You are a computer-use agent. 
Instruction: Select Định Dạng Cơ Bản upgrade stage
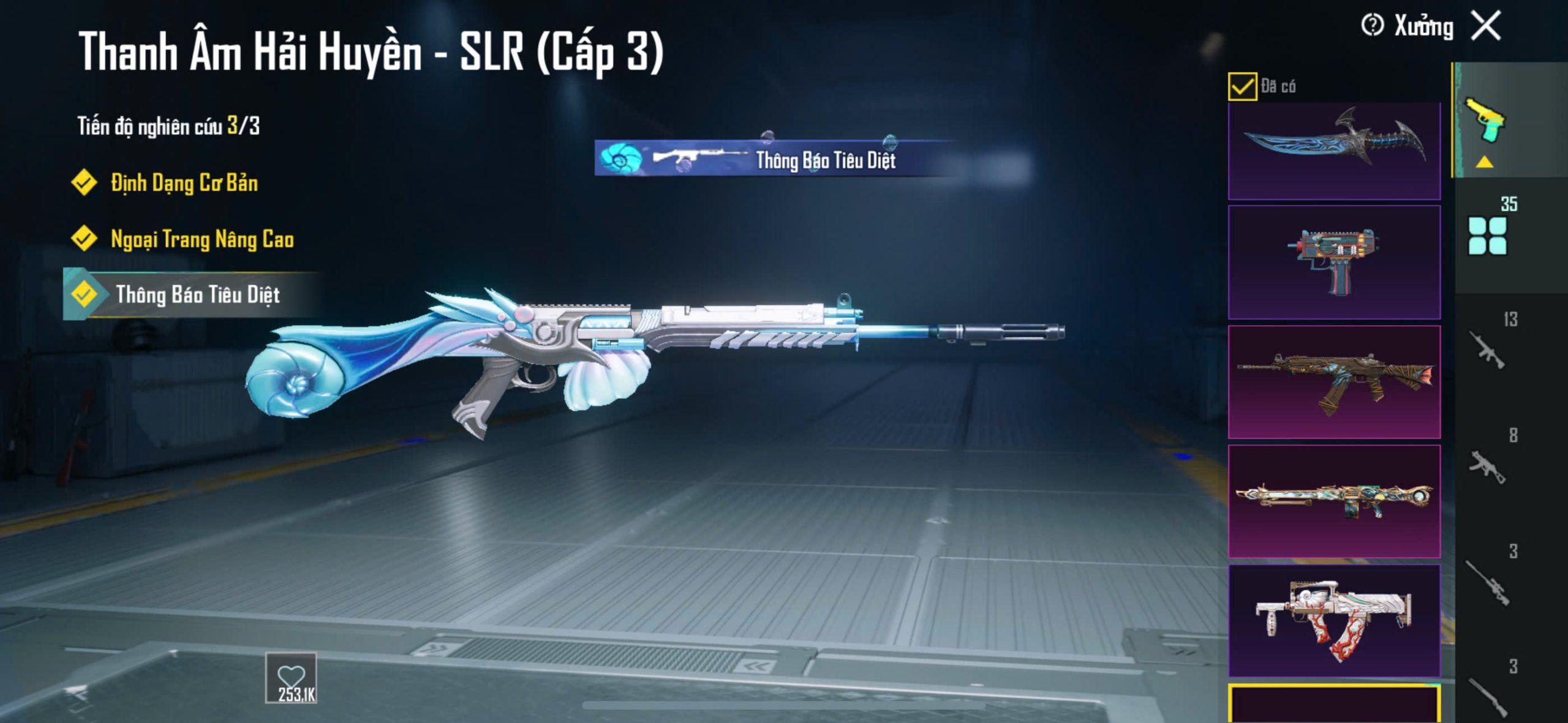click(x=183, y=183)
